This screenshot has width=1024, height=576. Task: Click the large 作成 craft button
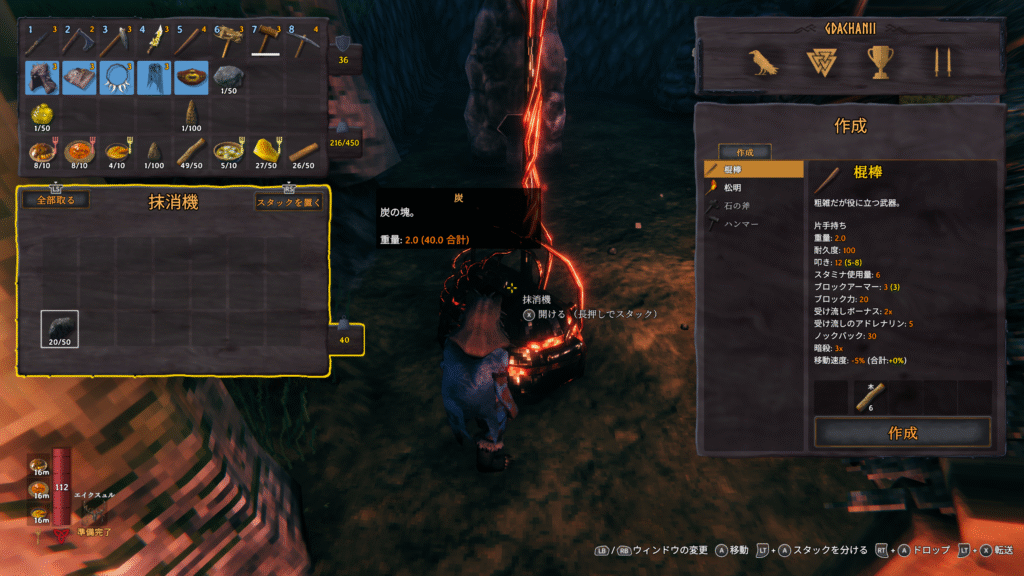click(902, 433)
